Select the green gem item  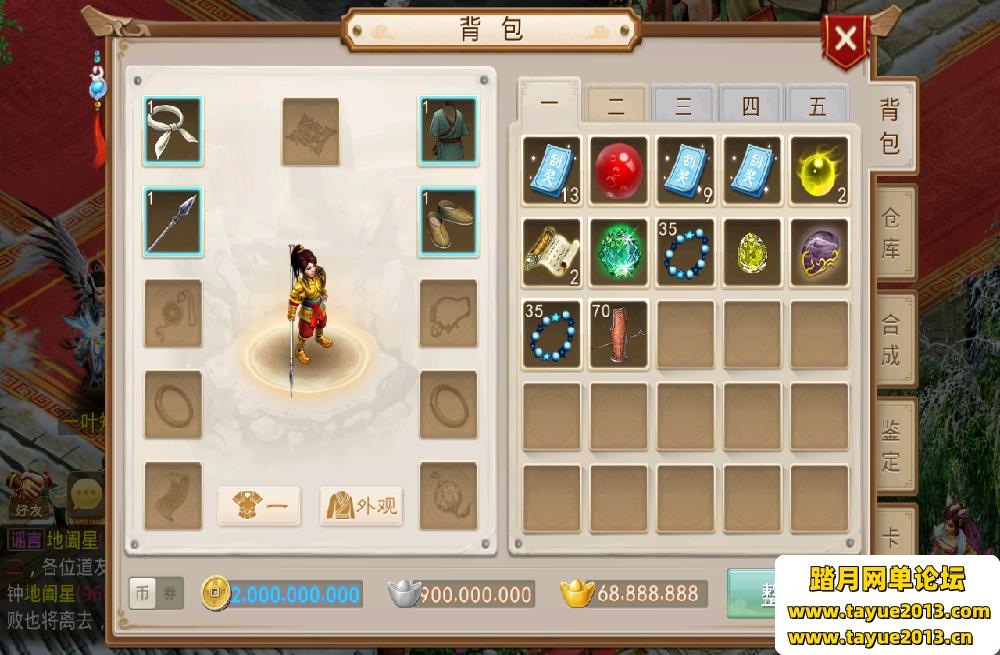point(618,251)
